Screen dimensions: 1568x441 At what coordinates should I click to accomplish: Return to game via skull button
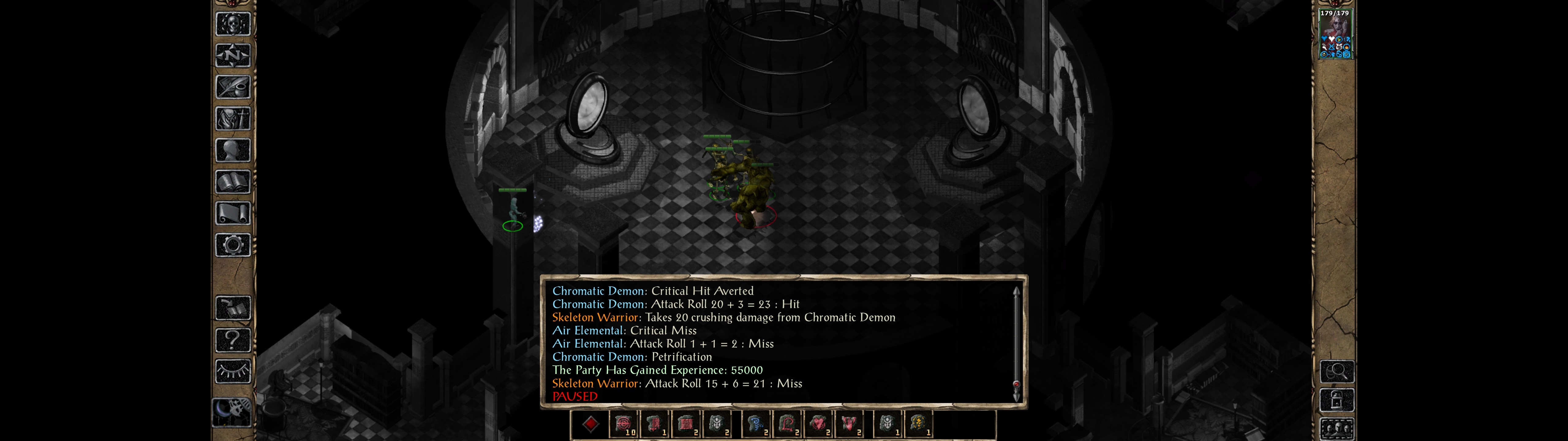pos(232,24)
